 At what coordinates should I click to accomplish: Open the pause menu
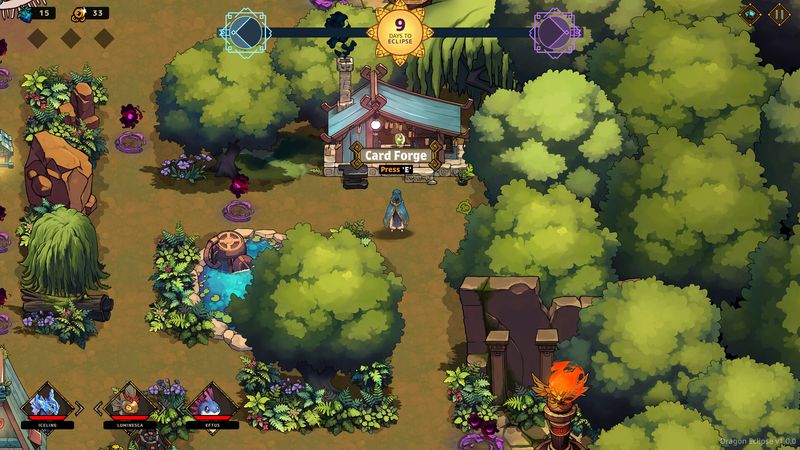click(778, 14)
